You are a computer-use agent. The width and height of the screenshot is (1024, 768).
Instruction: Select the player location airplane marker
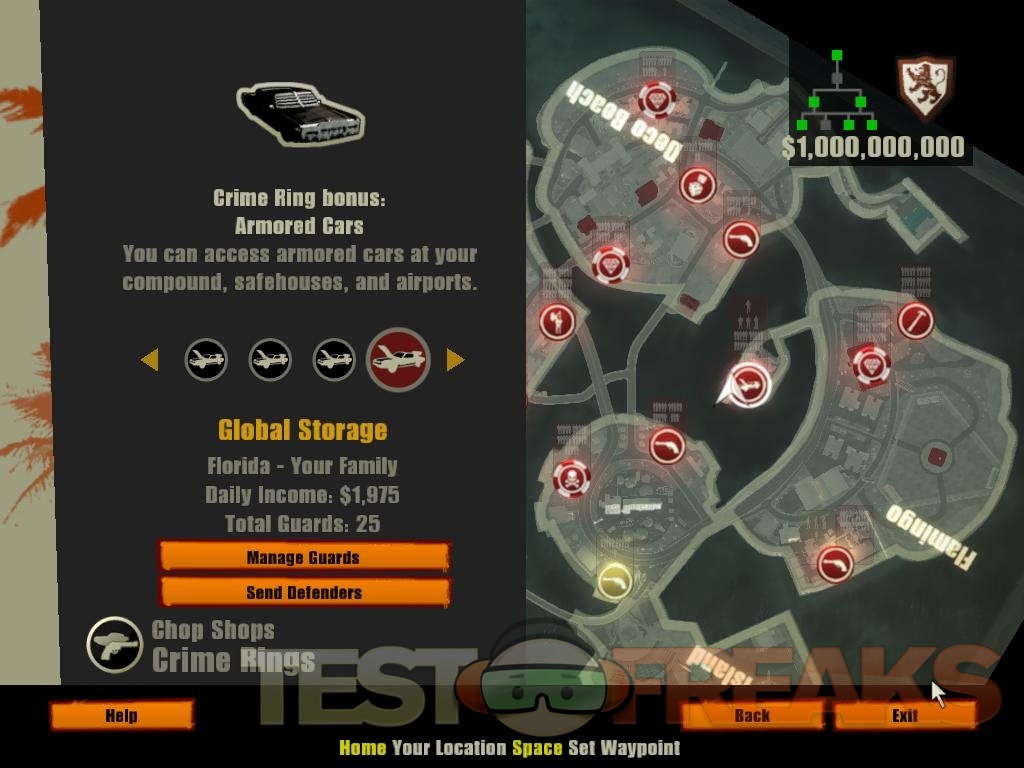747,383
